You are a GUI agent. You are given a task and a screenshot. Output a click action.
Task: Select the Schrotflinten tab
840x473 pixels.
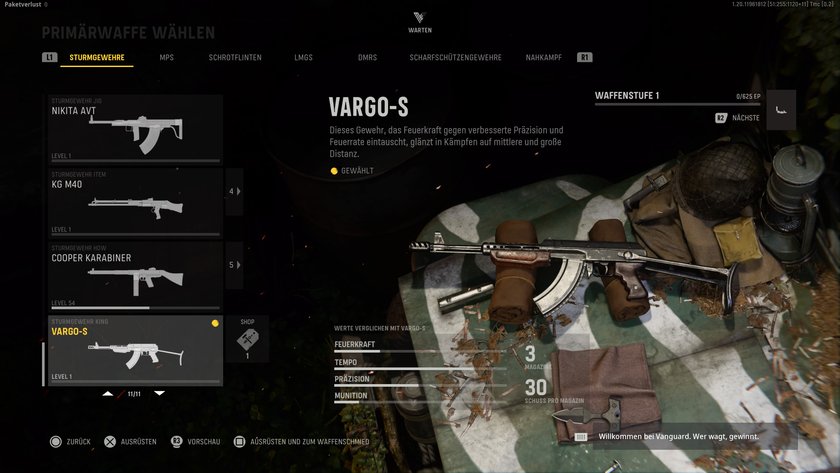[235, 58]
